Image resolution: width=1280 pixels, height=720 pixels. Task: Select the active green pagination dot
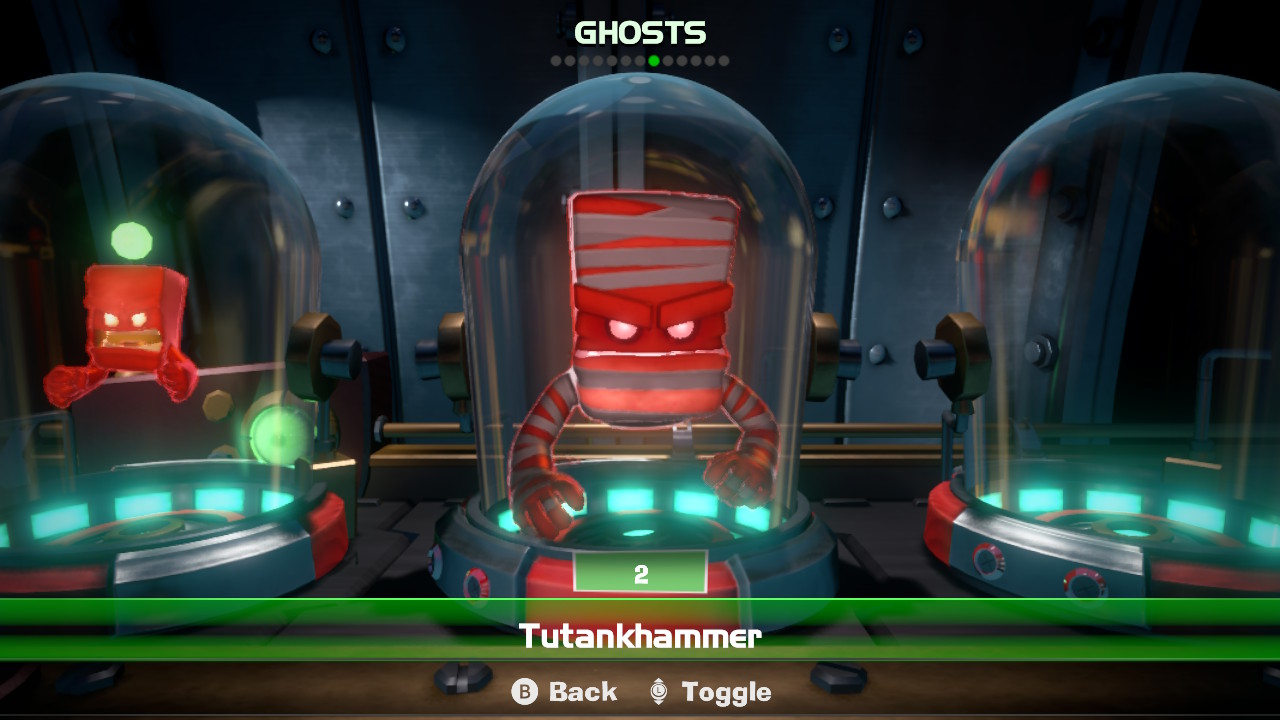pyautogui.click(x=654, y=60)
